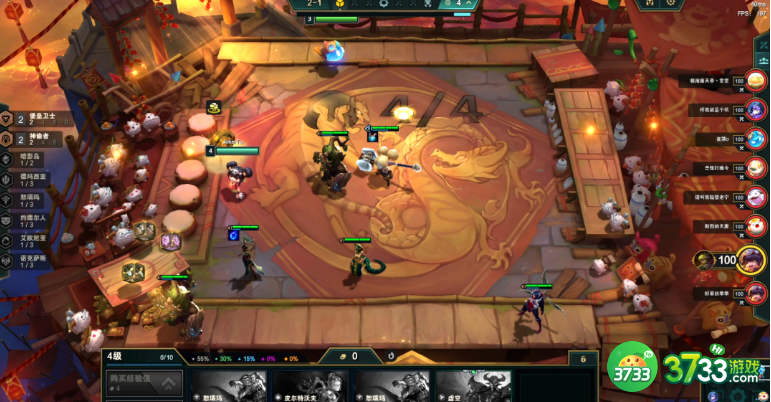
Task: Buy the 虚空 champion card in shop
Action: [x=474, y=386]
